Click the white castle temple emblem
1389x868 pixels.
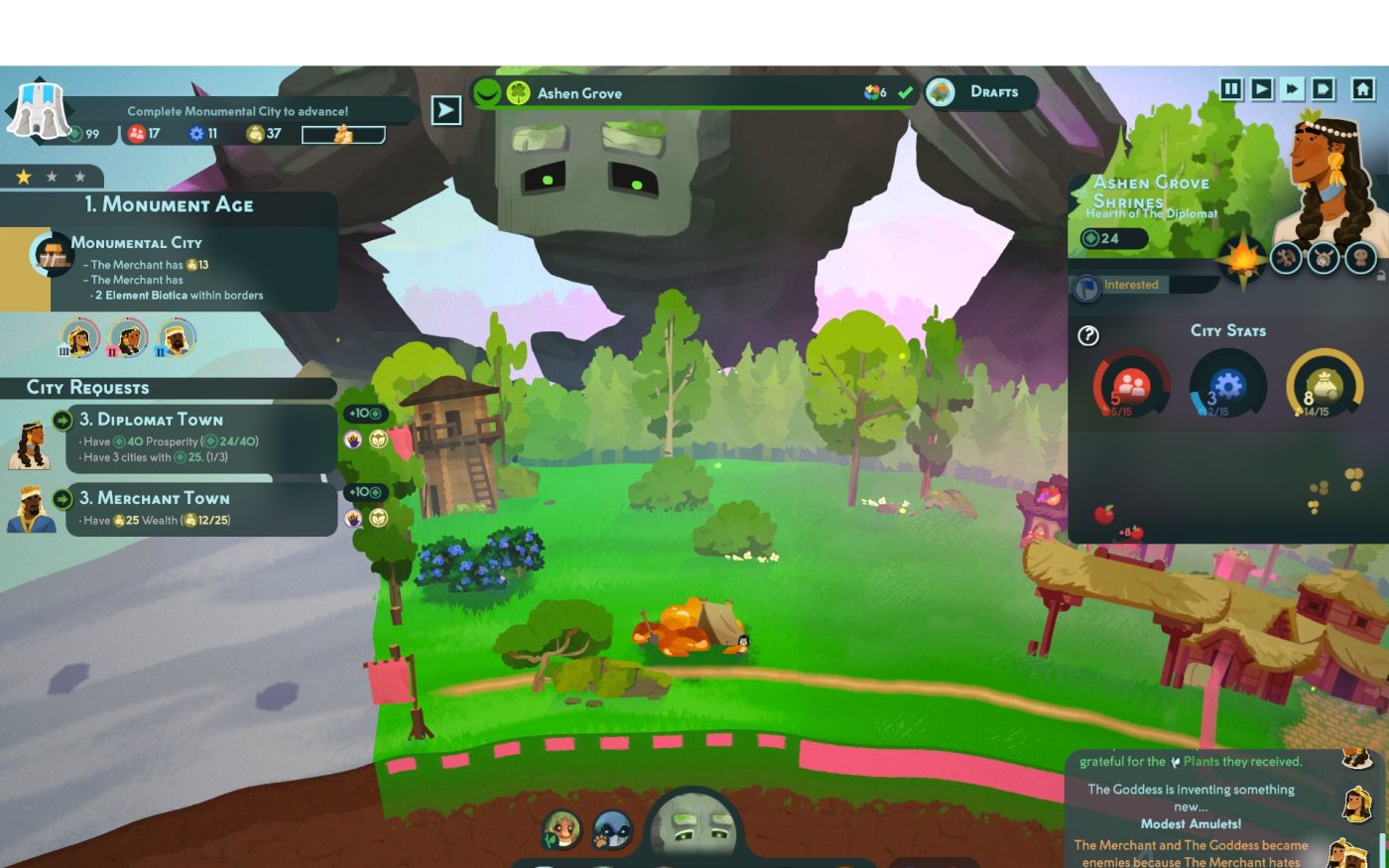click(38, 109)
